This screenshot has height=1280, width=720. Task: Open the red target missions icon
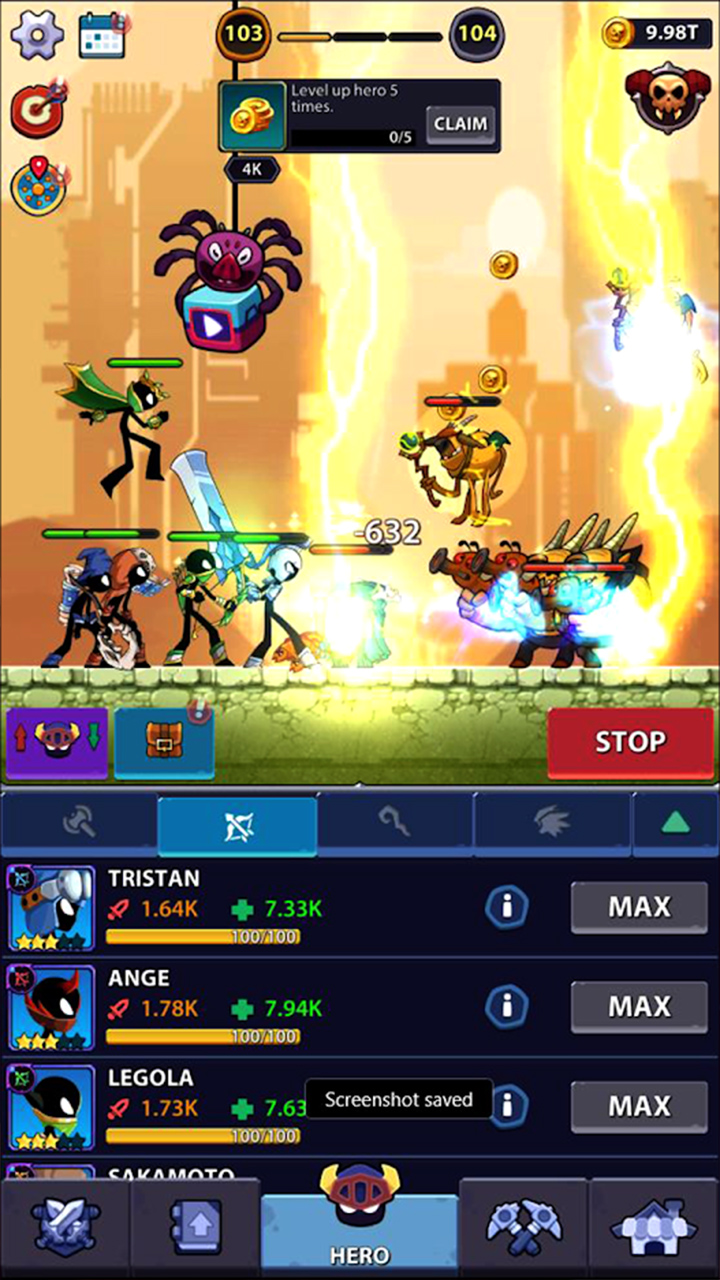pyautogui.click(x=37, y=108)
